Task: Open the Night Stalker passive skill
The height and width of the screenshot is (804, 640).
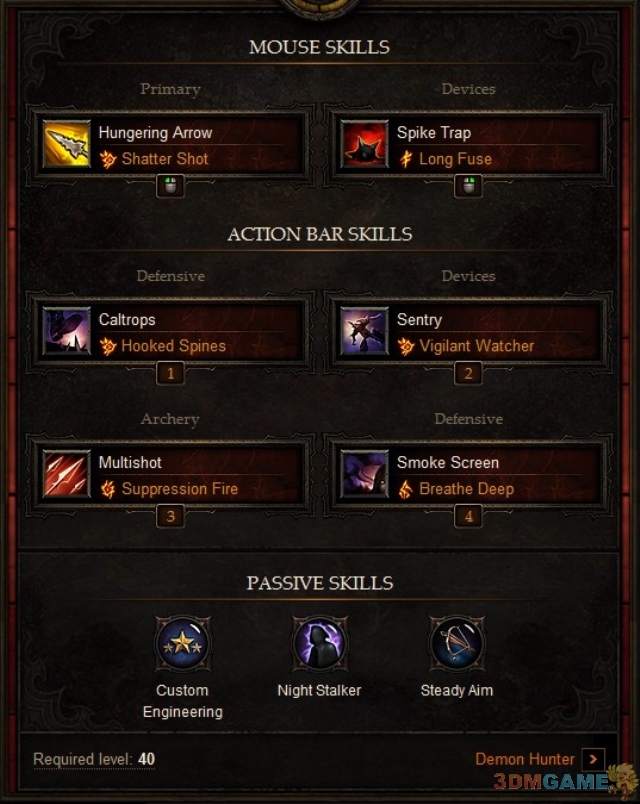Action: point(319,643)
